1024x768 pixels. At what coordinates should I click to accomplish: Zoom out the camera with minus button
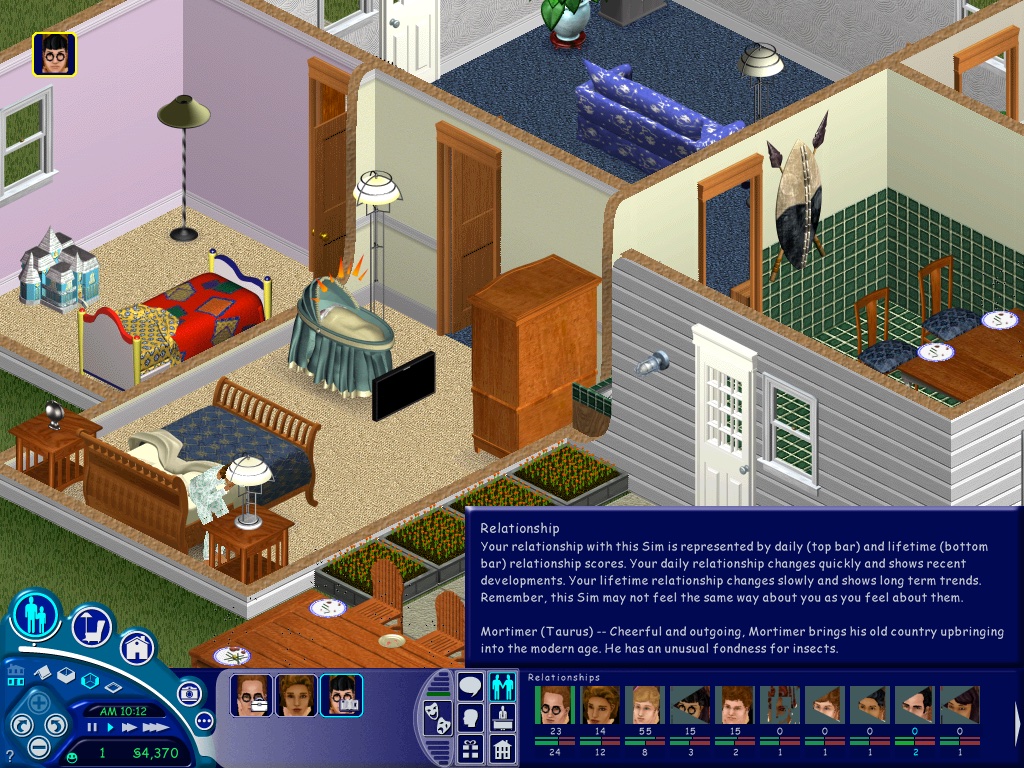point(39,746)
